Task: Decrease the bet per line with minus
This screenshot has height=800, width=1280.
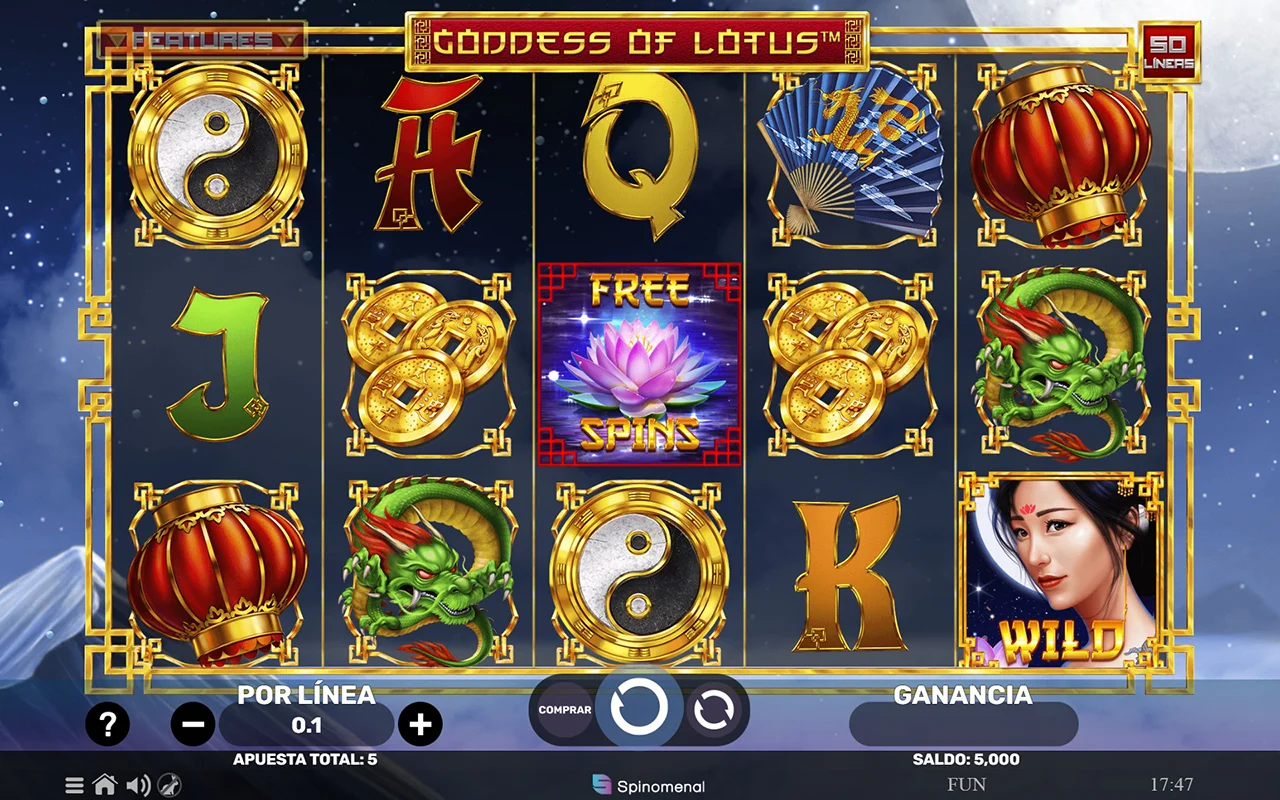Action: (193, 724)
